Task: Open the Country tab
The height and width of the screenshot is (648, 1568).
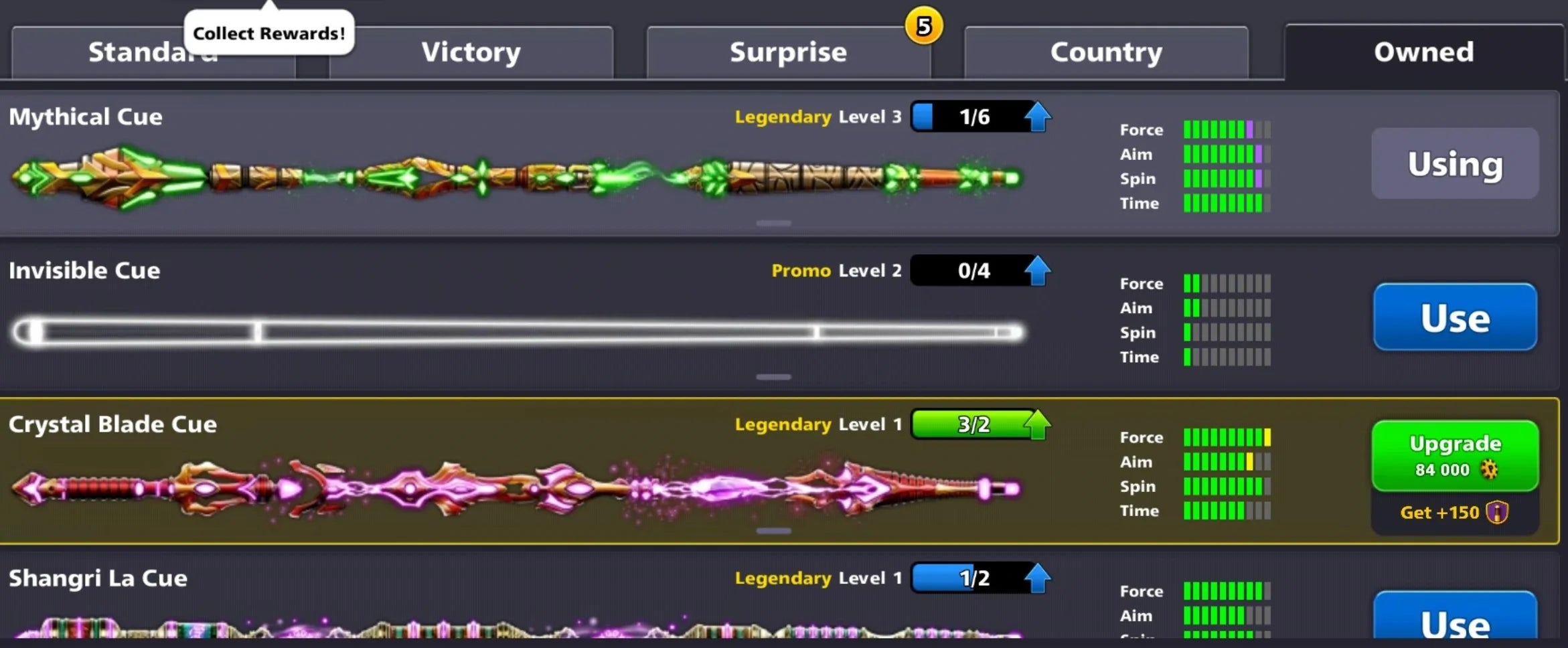Action: coord(1105,52)
